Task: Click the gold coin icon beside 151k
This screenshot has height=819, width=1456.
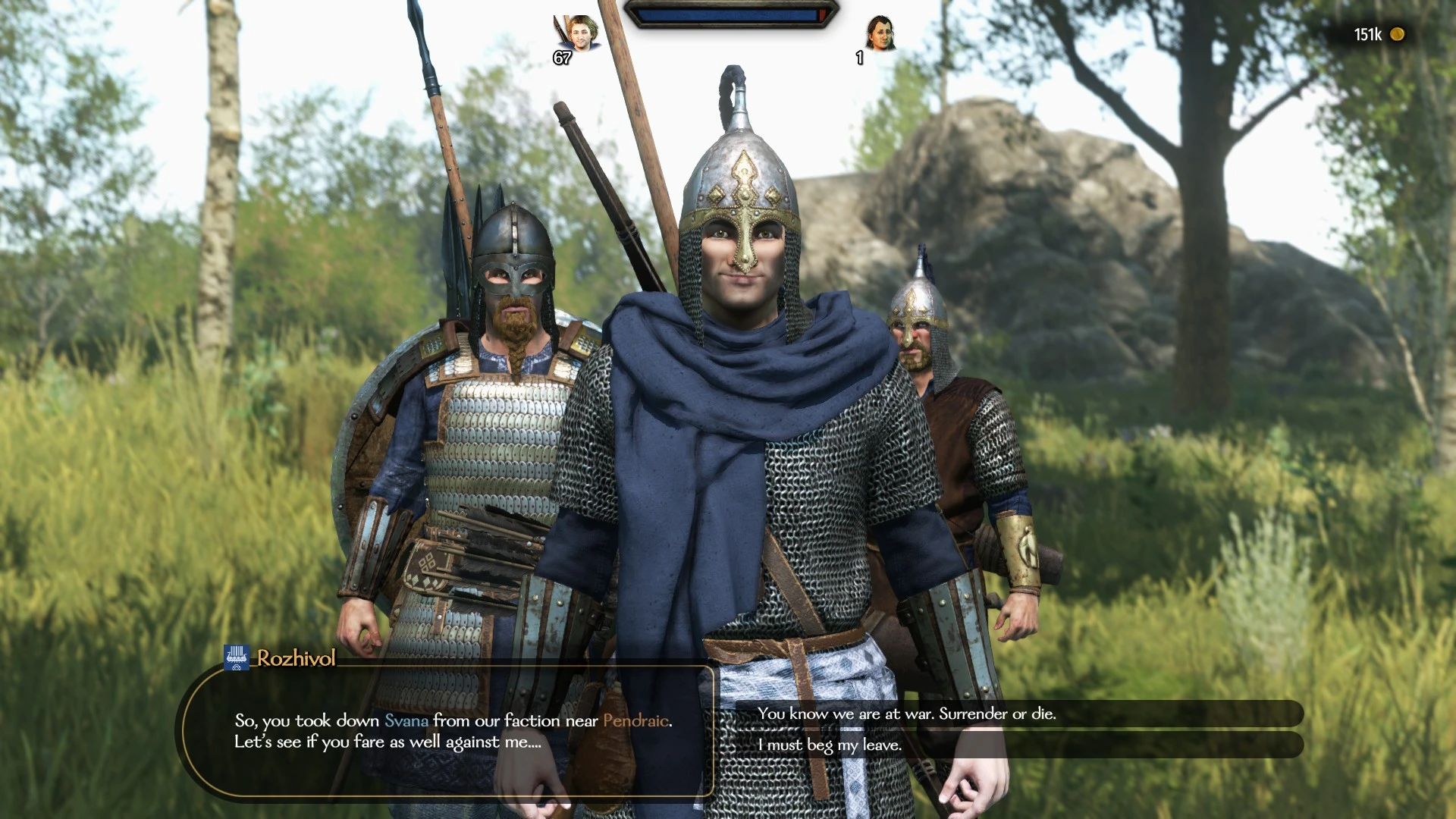Action: (1396, 34)
